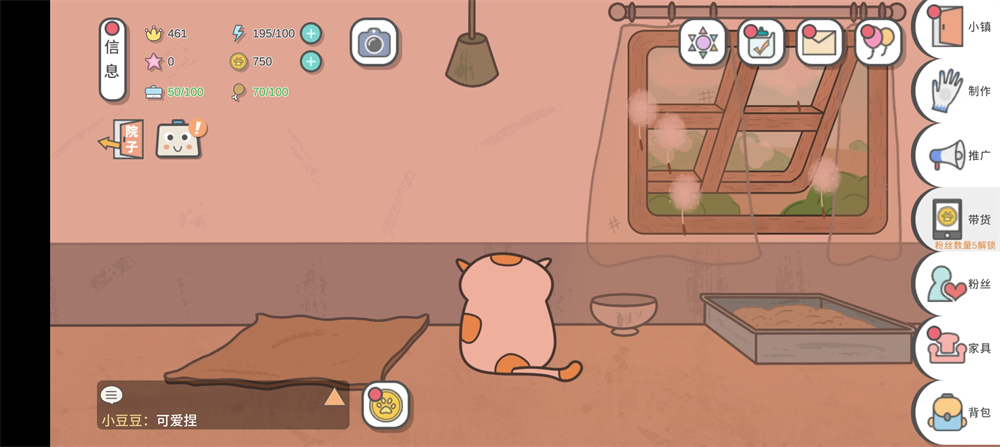Go to the 院子 yard

tap(122, 139)
